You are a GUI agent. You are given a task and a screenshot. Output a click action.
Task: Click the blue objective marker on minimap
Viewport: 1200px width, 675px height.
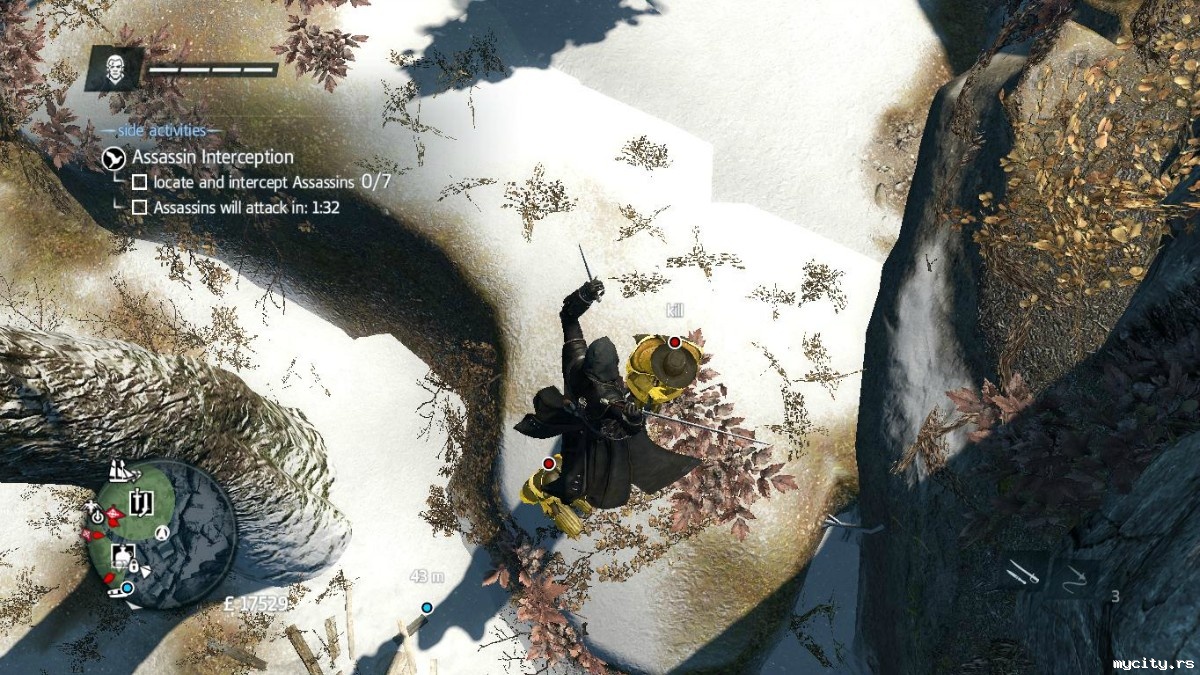[127, 588]
